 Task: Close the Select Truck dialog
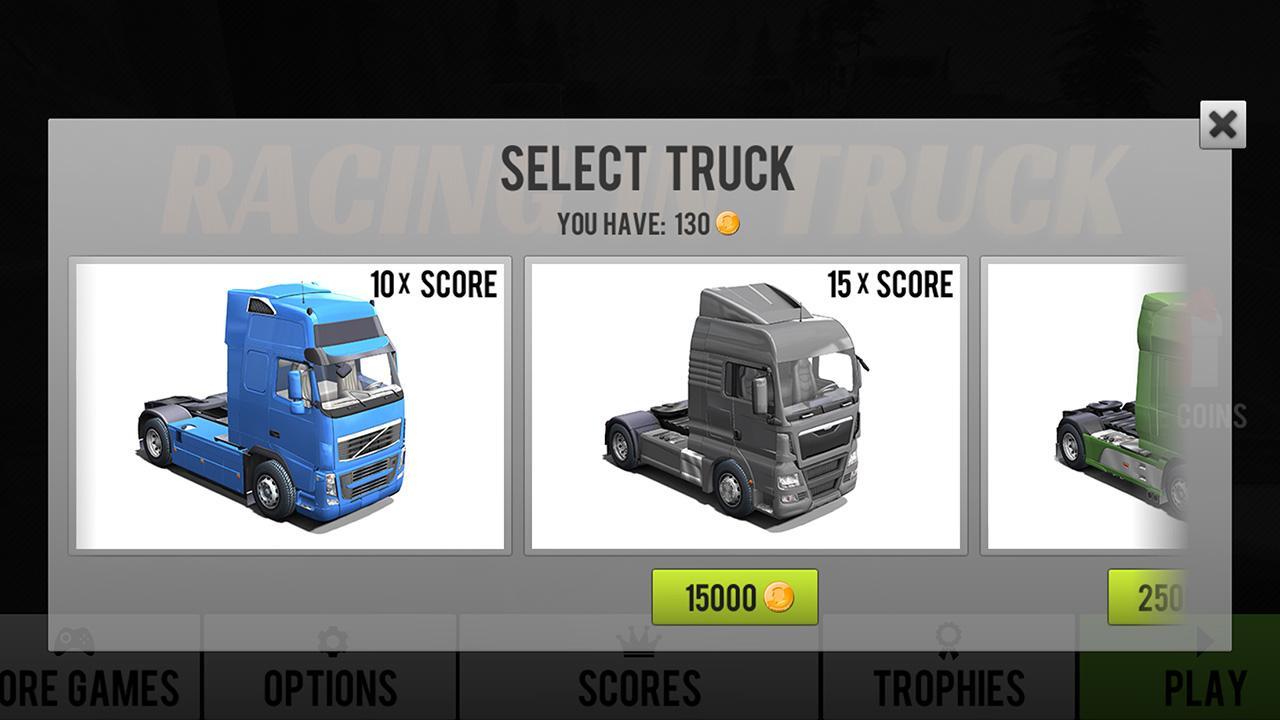point(1221,125)
